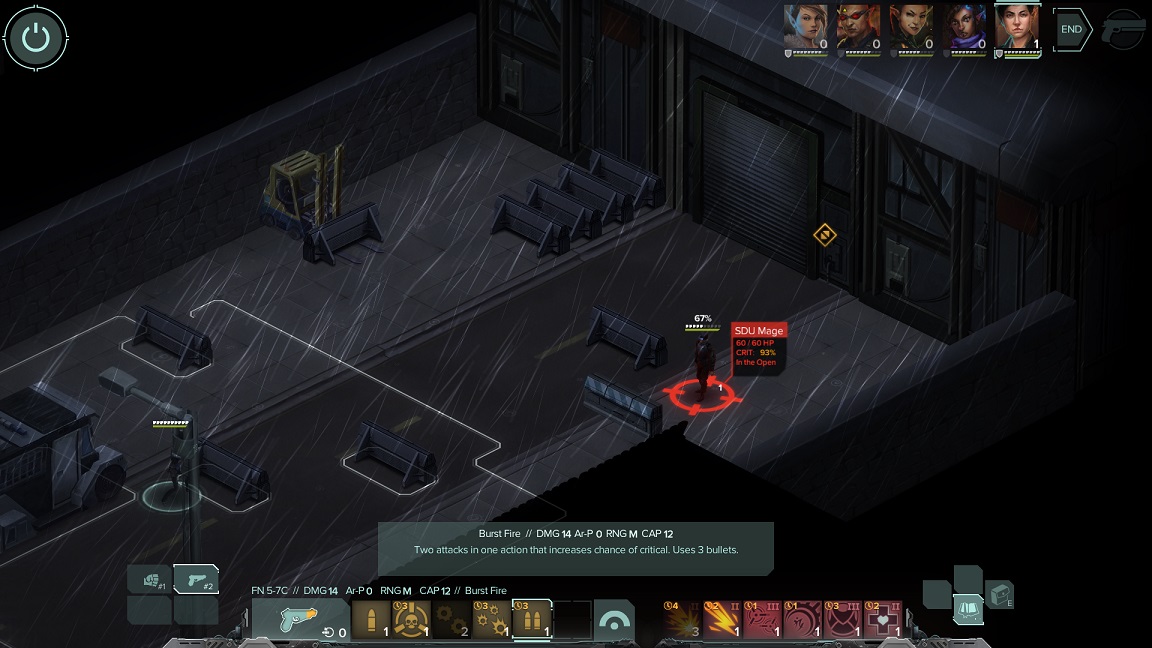Select the single-bullet shot action
The height and width of the screenshot is (648, 1152).
[x=371, y=620]
